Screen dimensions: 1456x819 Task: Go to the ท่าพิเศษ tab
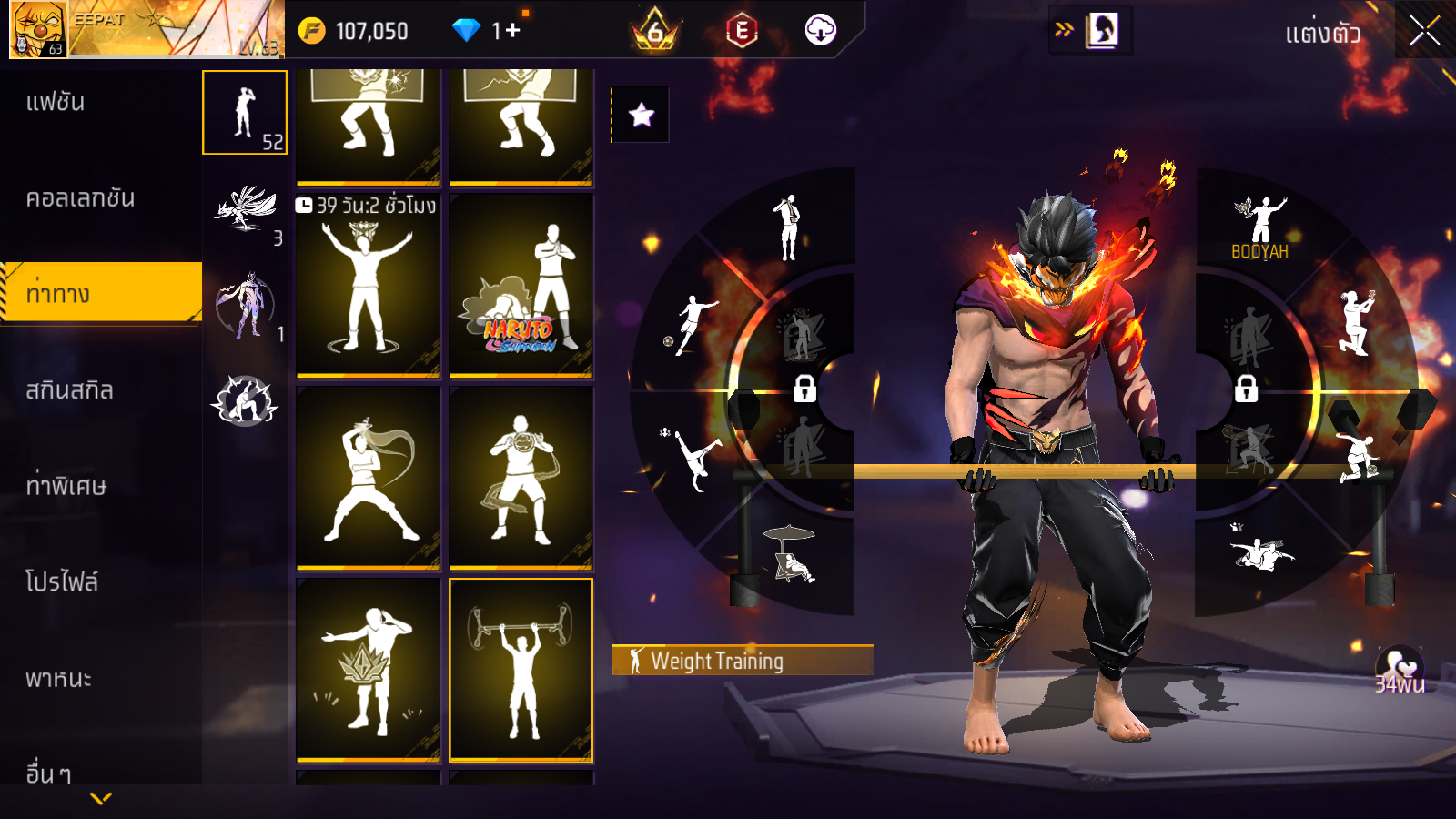click(x=66, y=486)
